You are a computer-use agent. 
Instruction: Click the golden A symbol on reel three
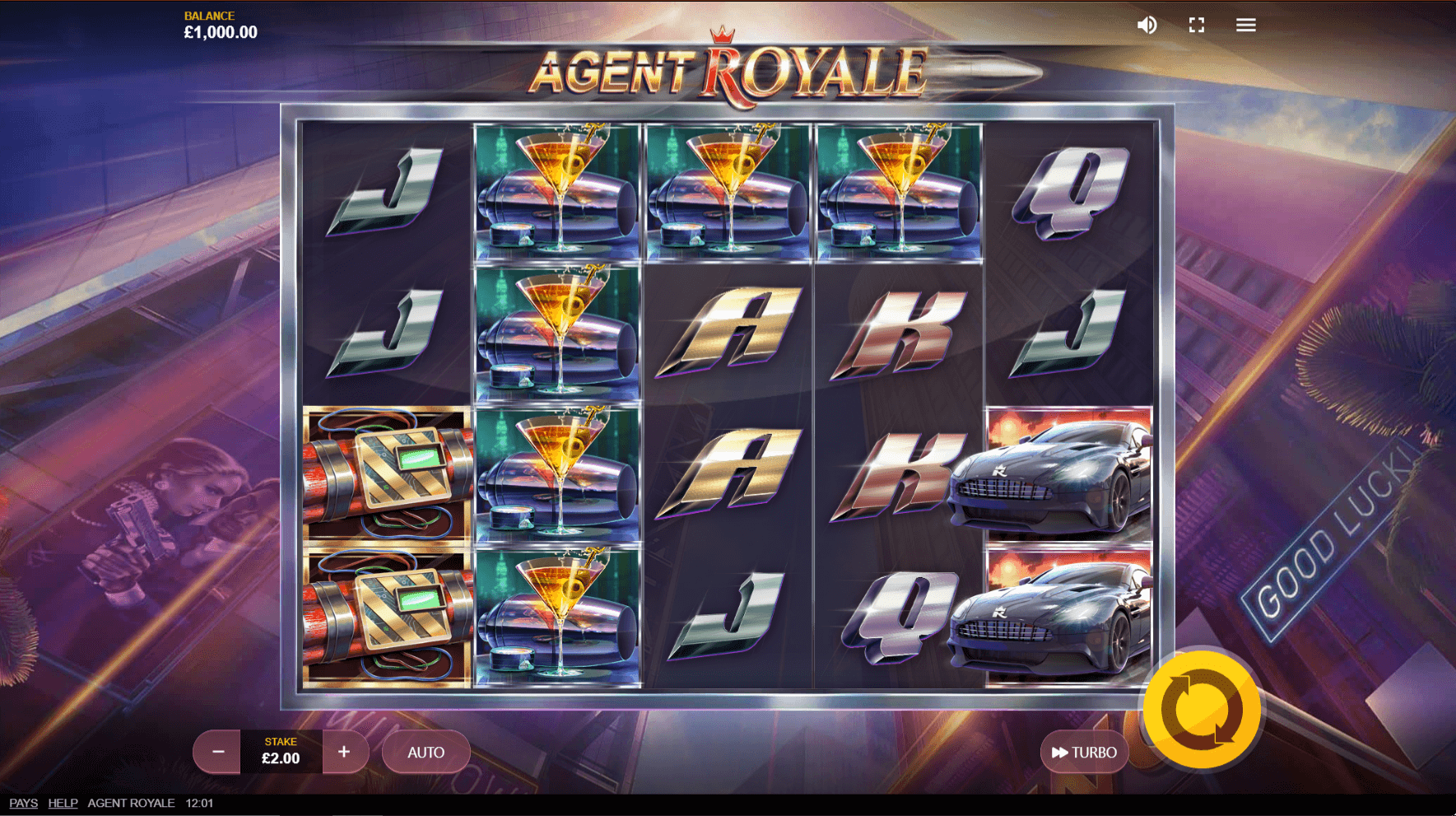[x=729, y=329]
